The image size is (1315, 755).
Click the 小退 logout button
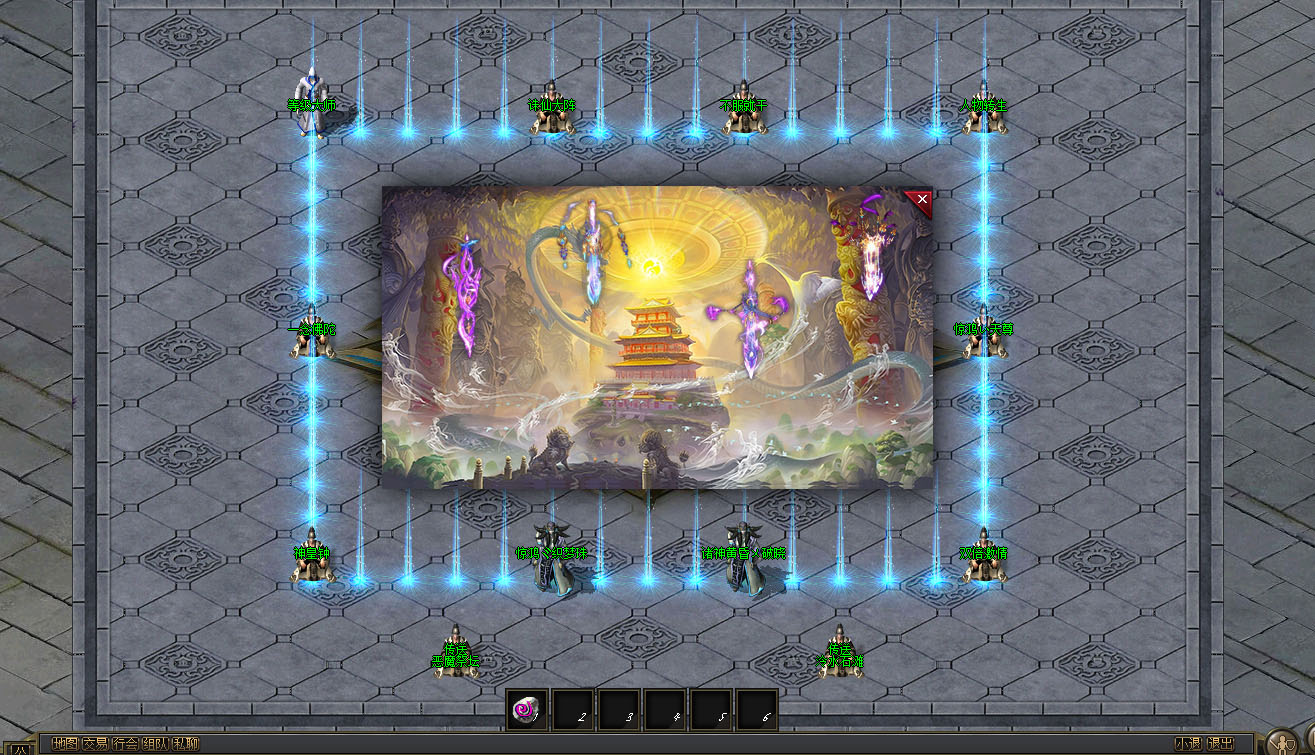pos(1188,744)
